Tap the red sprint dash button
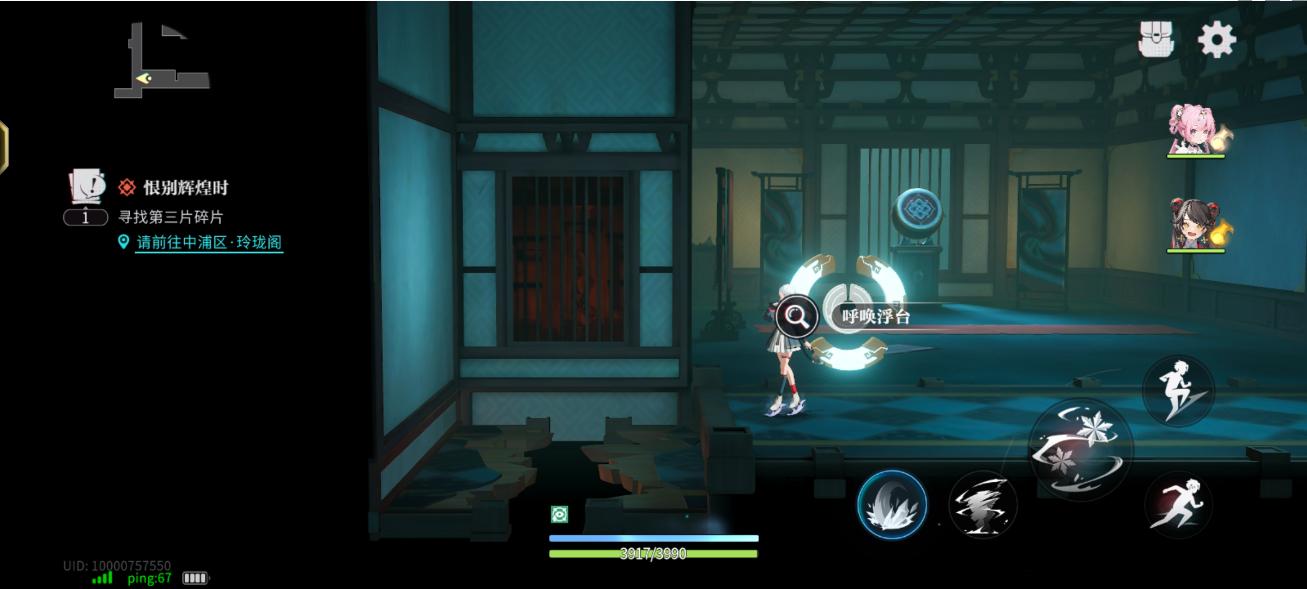The height and width of the screenshot is (589, 1307). (1178, 504)
